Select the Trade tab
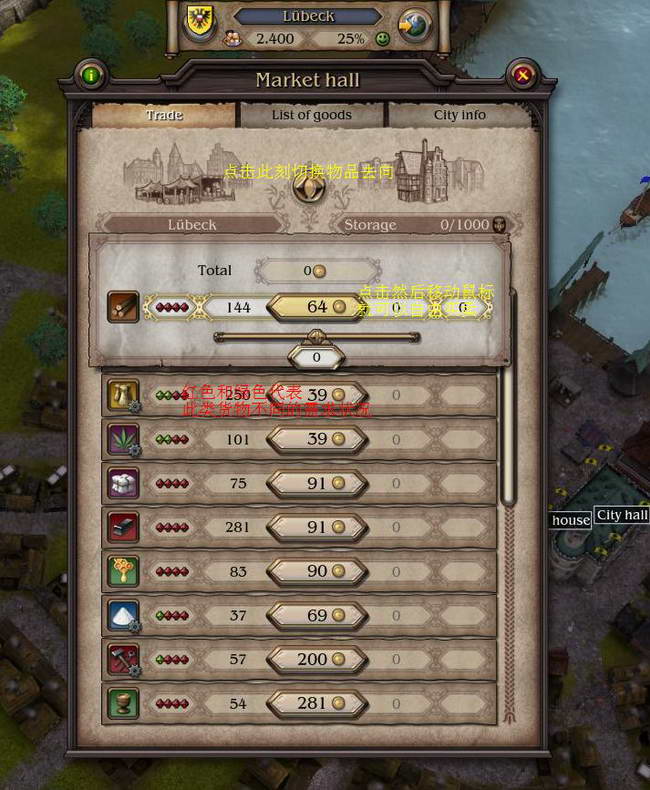 (164, 115)
